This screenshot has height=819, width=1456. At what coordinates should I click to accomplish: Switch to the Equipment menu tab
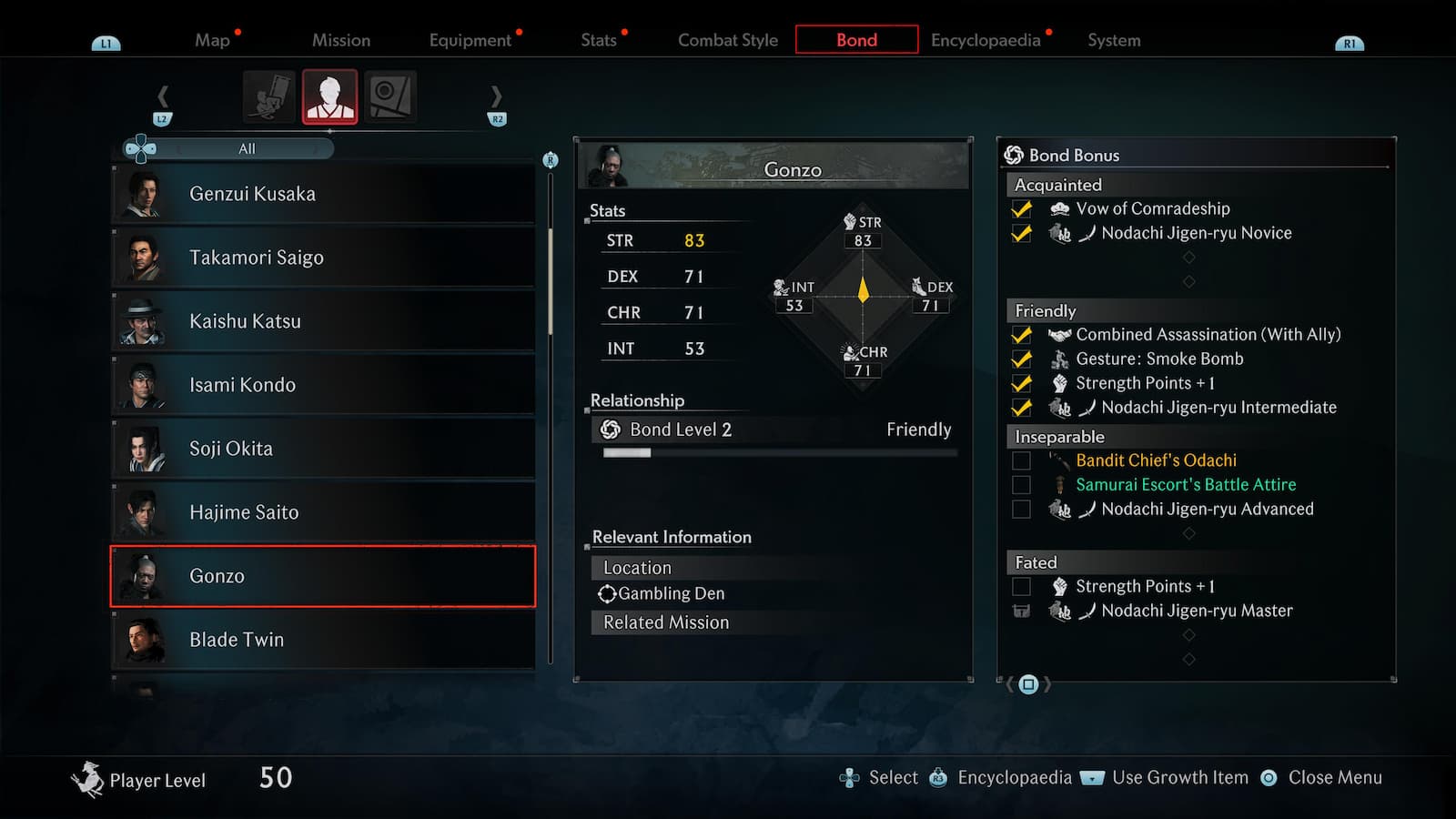[x=470, y=40]
